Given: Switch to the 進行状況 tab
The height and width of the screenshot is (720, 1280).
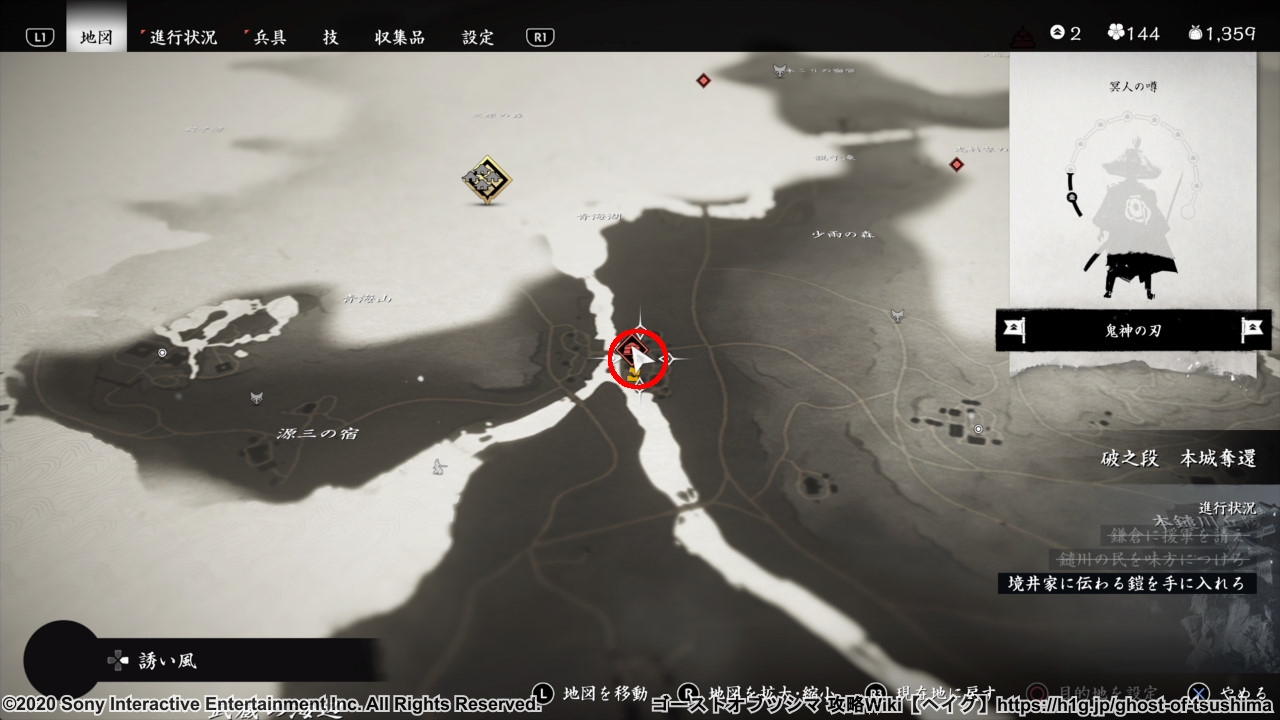Looking at the screenshot, I should (183, 37).
